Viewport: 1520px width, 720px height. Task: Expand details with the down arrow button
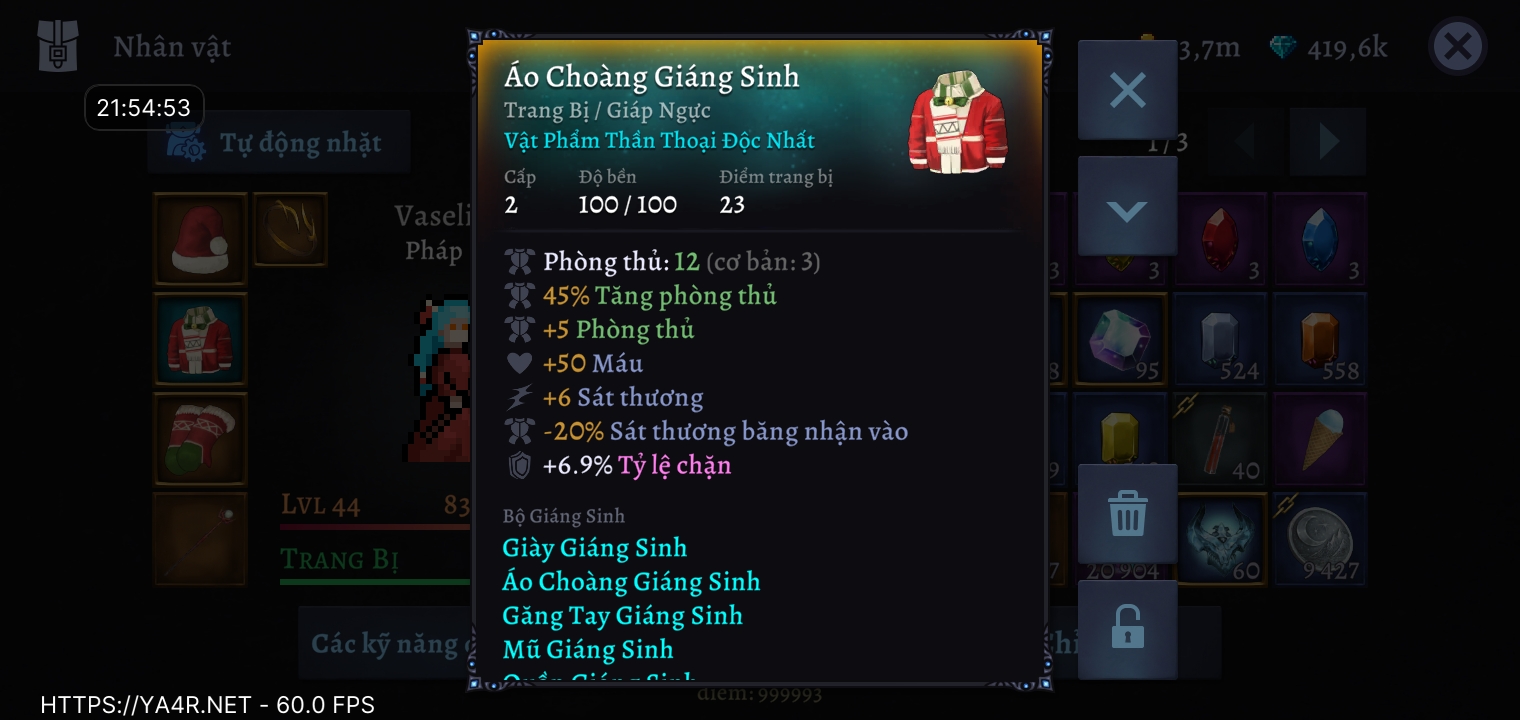coord(1127,208)
